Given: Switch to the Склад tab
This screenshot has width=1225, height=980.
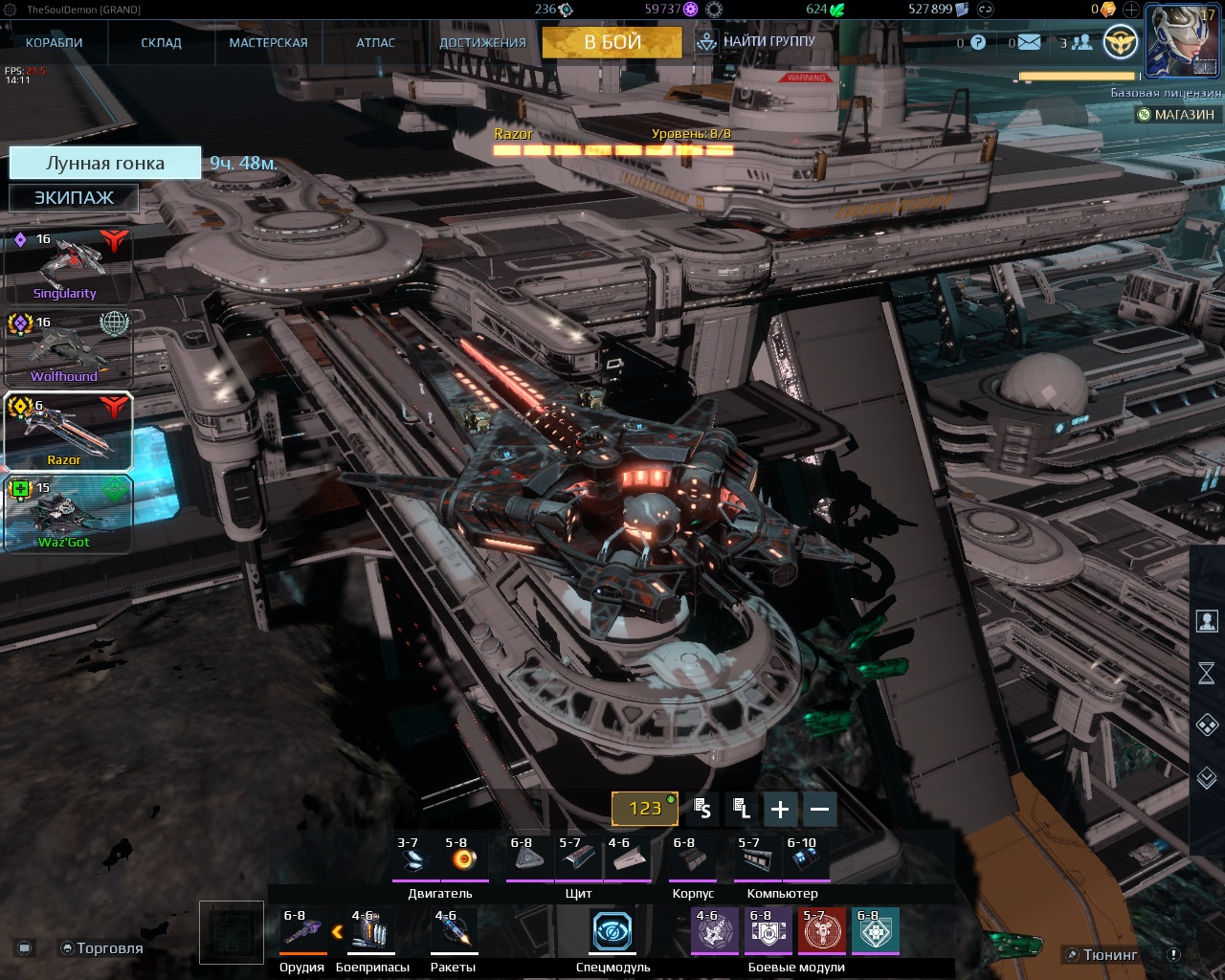Looking at the screenshot, I should click(x=161, y=42).
